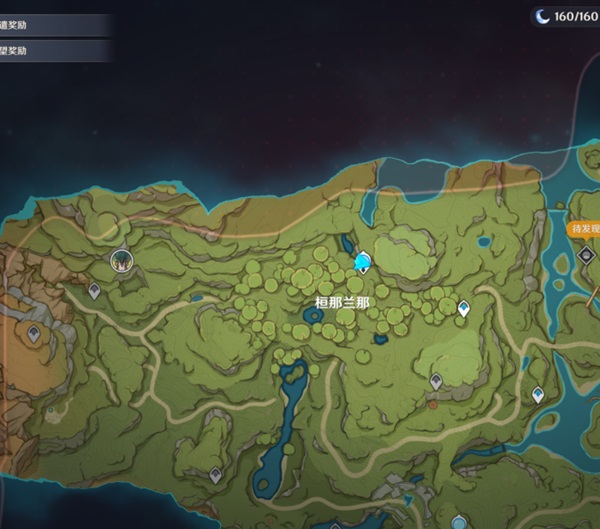Choose the blue waypoint beside the eastern river
This screenshot has width=600, height=529.
(x=538, y=394)
